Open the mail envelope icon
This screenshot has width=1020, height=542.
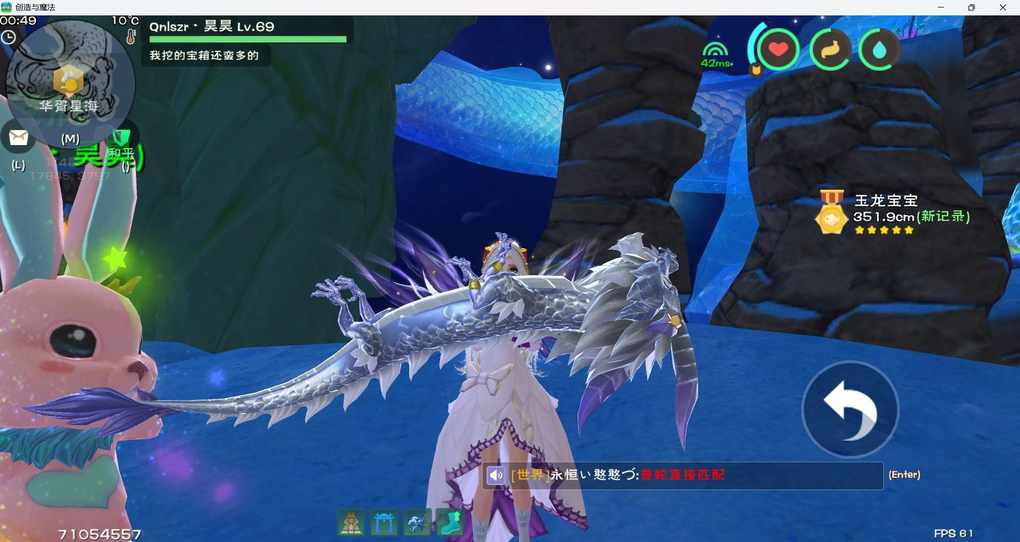(17, 137)
